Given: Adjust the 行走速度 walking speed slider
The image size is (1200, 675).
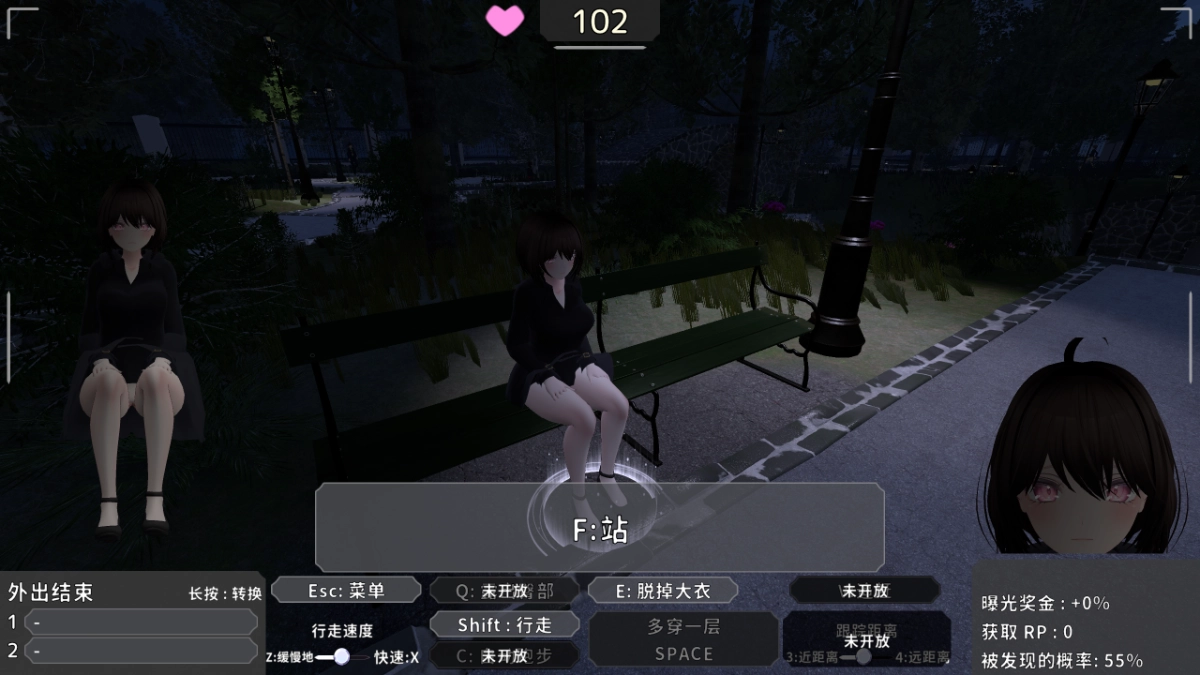Looking at the screenshot, I should coord(342,656).
